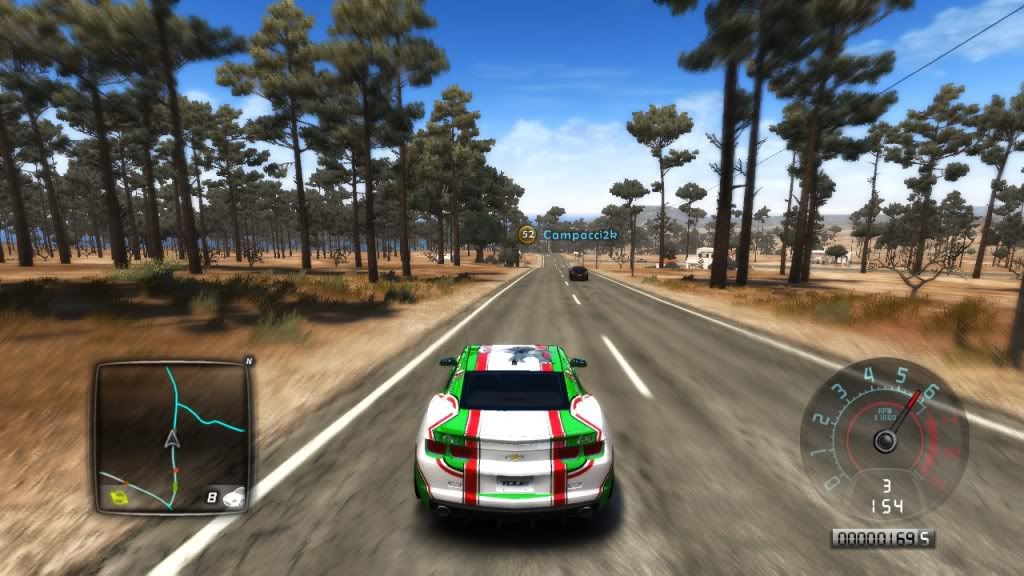This screenshot has width=1024, height=576.
Task: Open the minimap road view
Action: point(172,437)
